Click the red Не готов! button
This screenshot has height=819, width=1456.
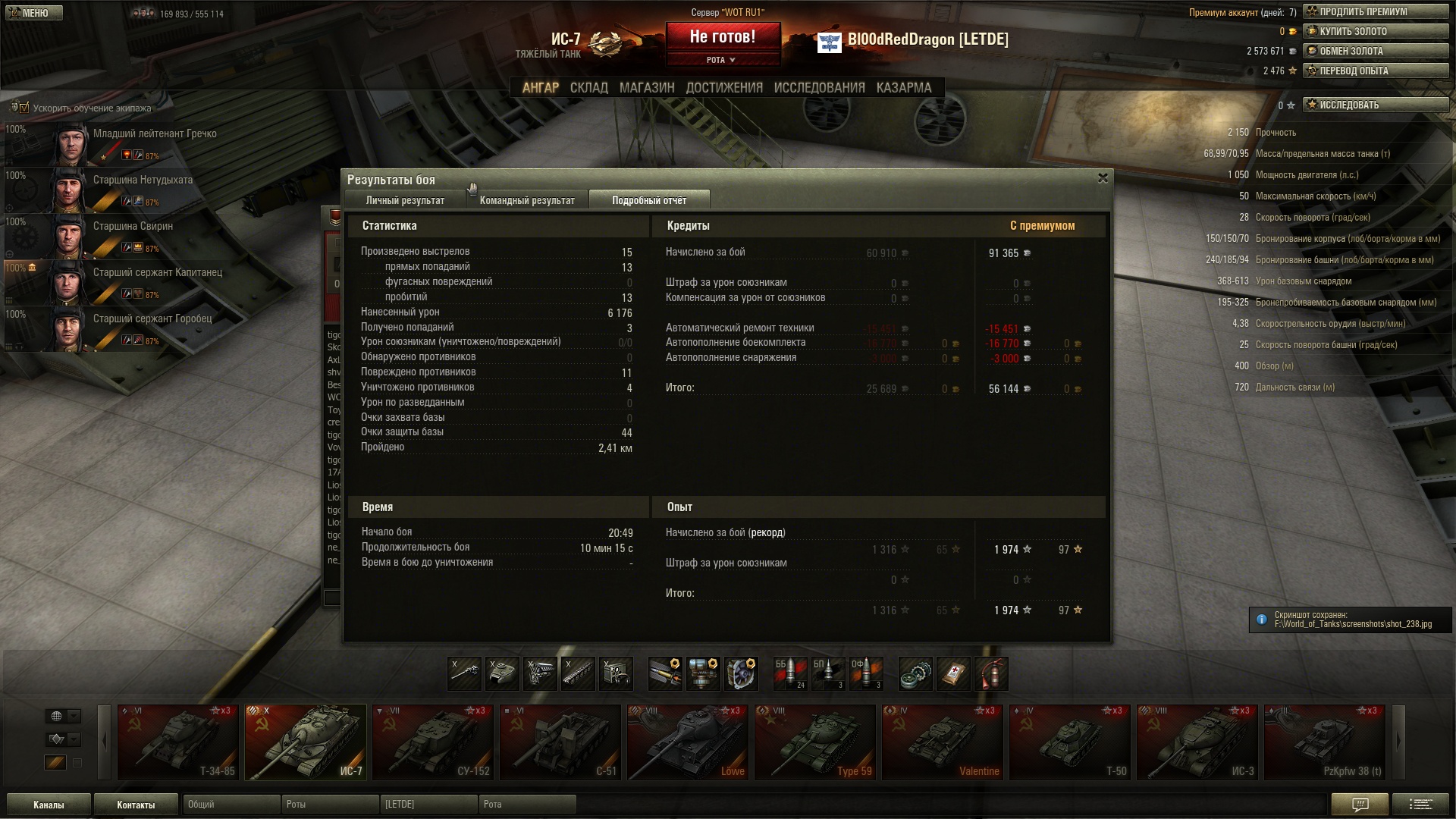point(722,37)
